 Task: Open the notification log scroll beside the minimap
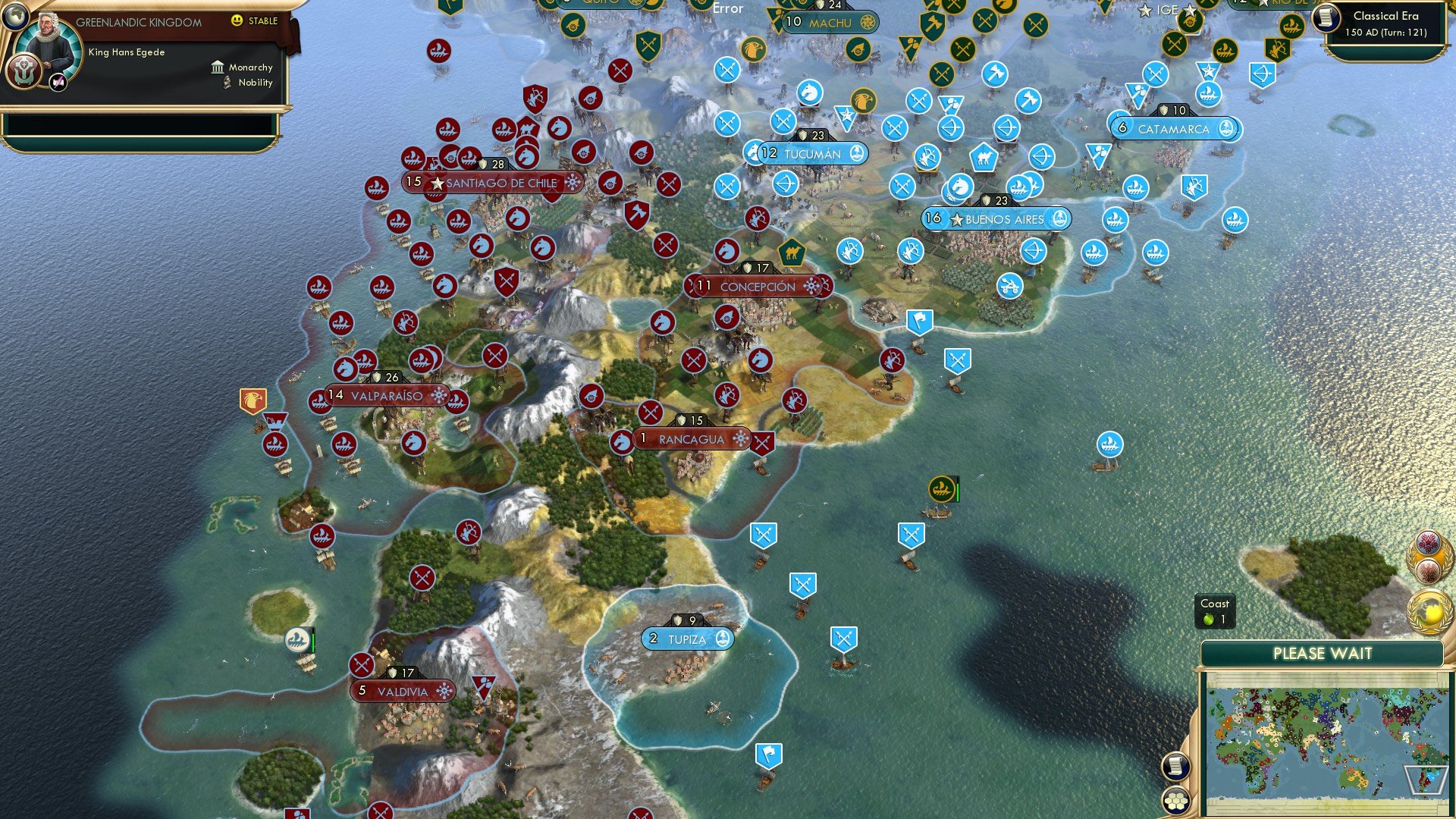(x=1175, y=766)
